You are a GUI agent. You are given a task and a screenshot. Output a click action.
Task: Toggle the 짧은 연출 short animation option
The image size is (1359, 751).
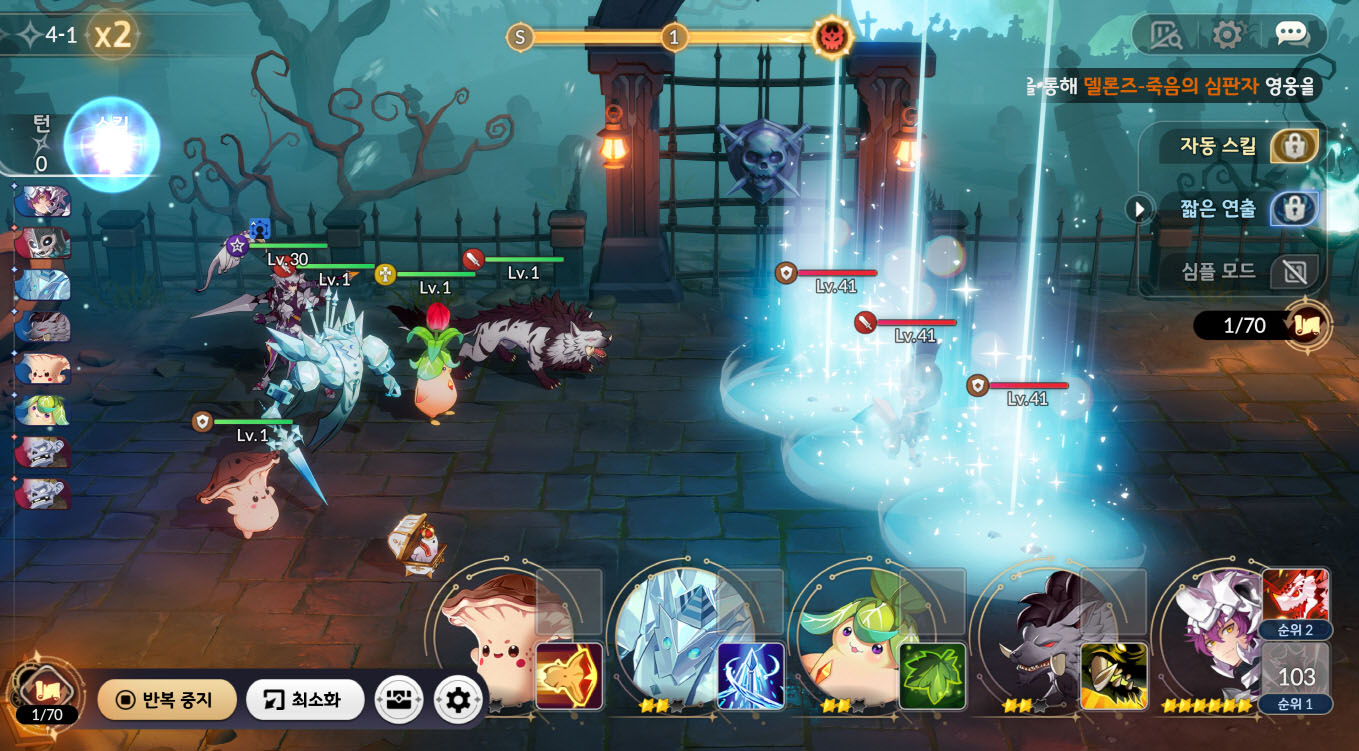pos(1294,209)
